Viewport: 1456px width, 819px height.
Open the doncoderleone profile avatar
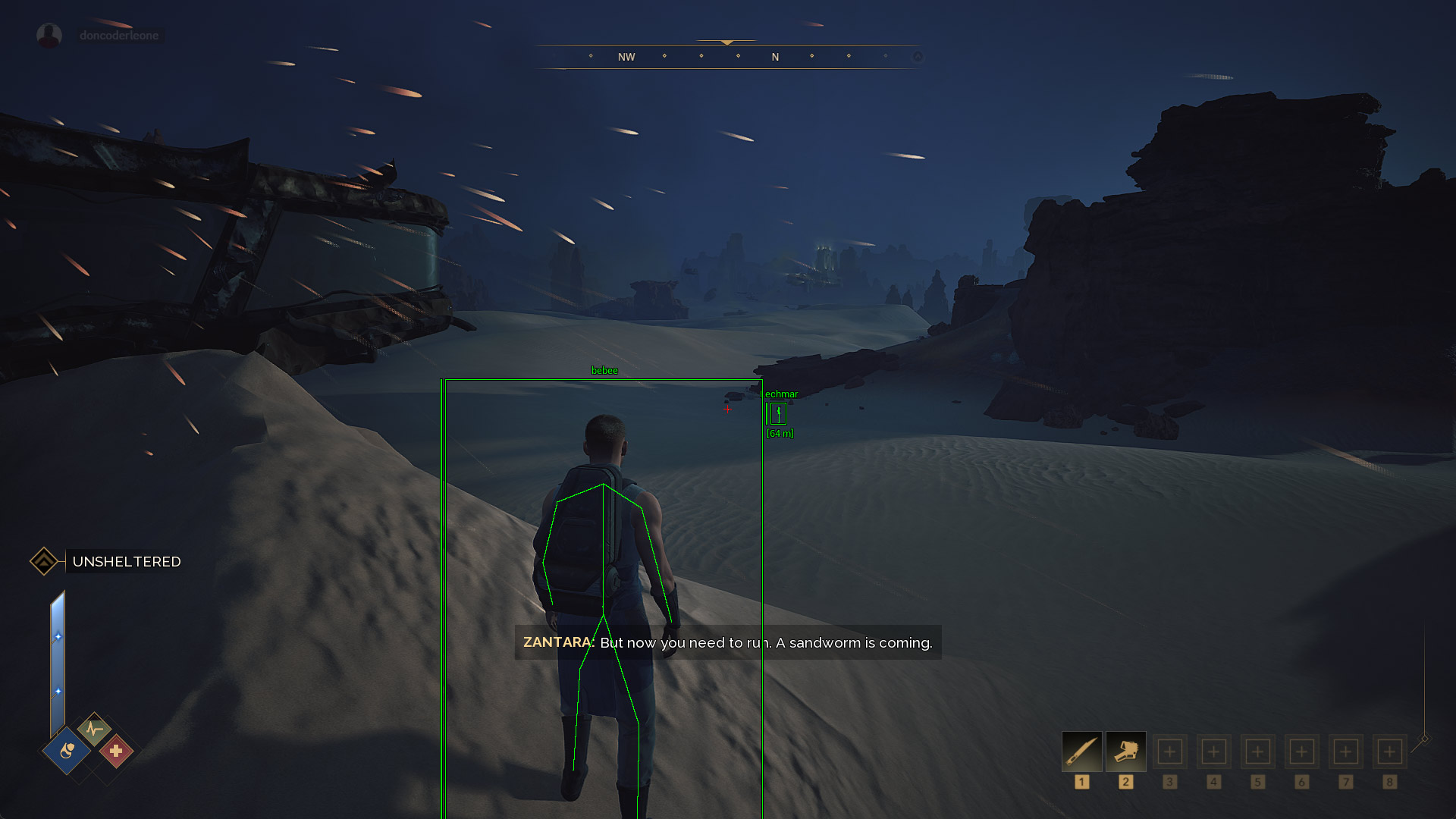pyautogui.click(x=49, y=36)
